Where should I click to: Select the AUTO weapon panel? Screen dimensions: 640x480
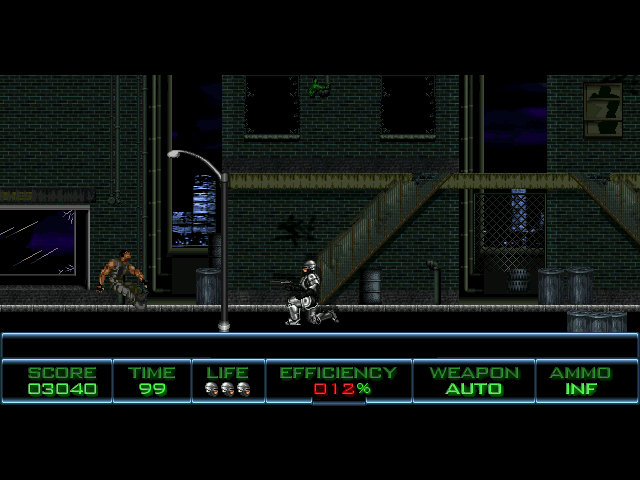click(474, 381)
